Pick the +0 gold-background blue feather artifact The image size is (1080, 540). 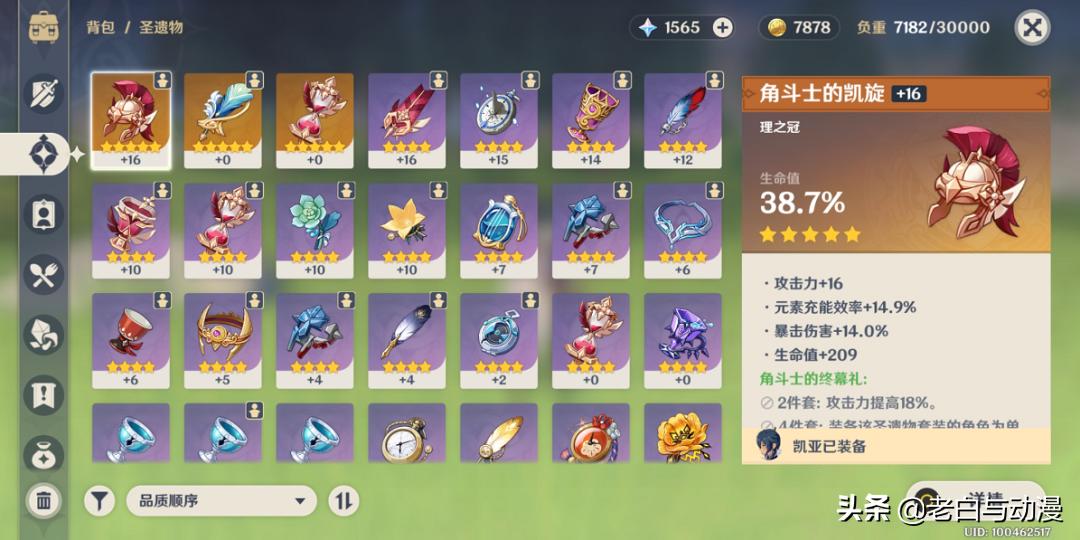coord(223,119)
